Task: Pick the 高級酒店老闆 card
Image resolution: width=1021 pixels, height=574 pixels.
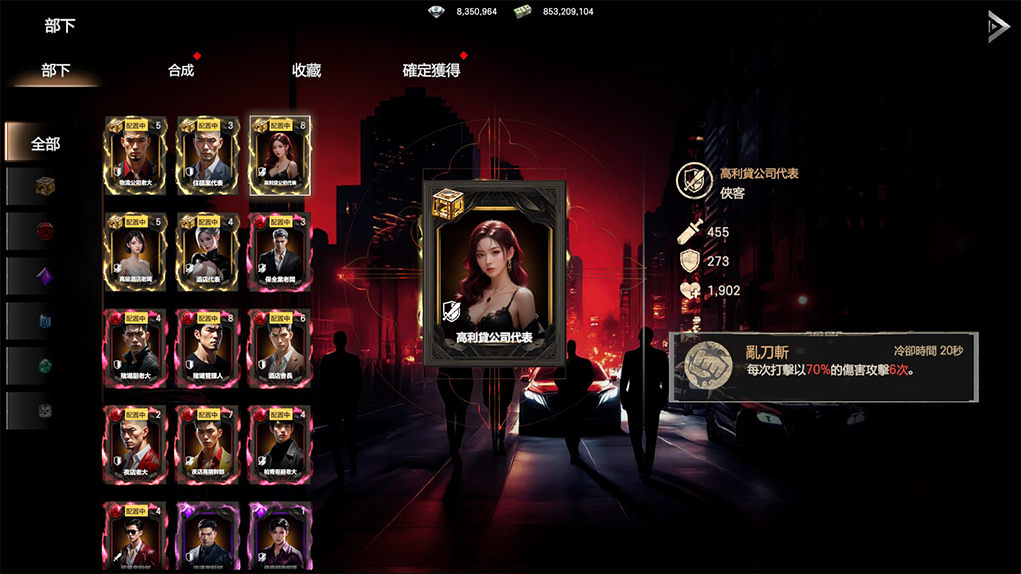Action: coord(135,252)
